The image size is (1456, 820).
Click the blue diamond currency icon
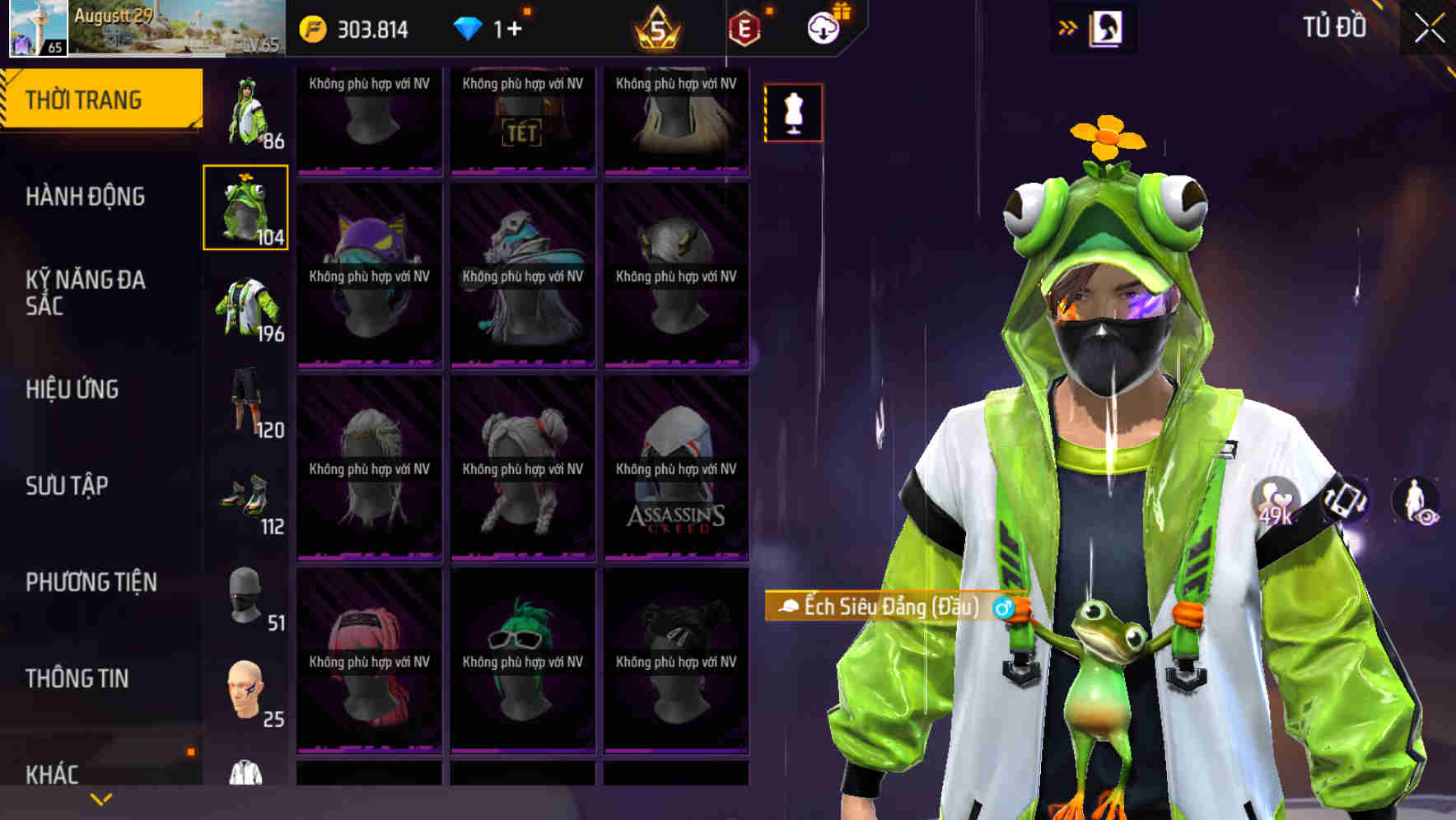pos(468,27)
